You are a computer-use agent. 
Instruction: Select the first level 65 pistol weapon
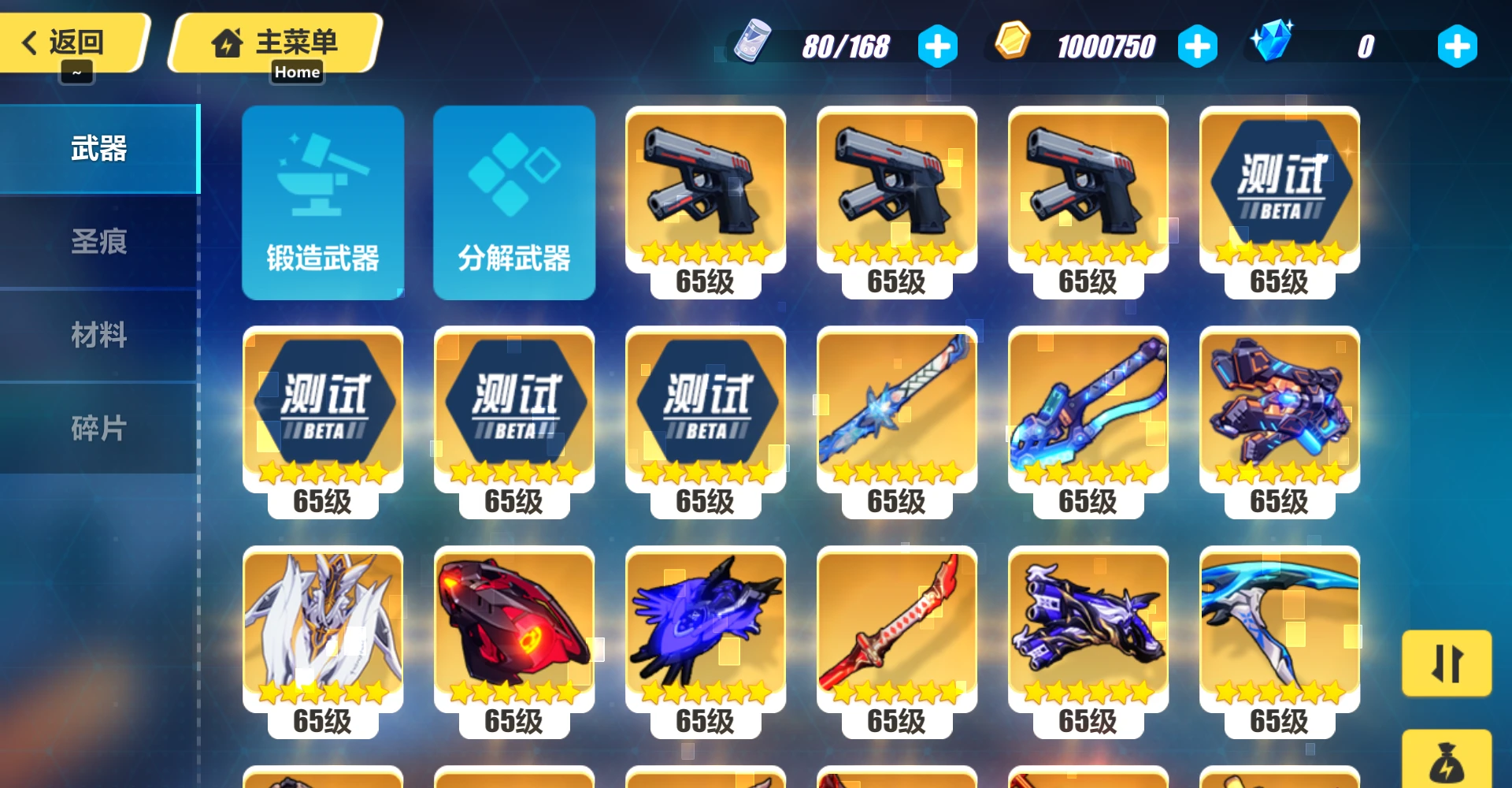coord(705,189)
